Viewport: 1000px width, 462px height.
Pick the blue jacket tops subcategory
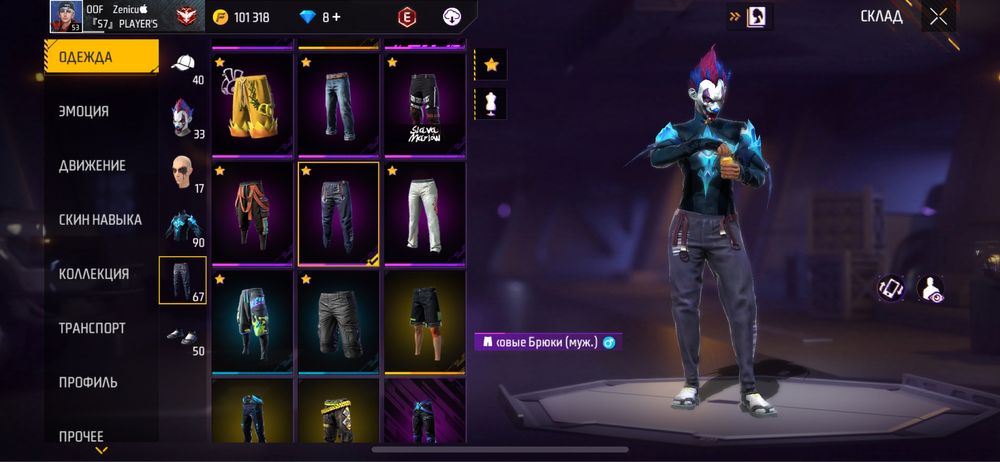click(182, 226)
